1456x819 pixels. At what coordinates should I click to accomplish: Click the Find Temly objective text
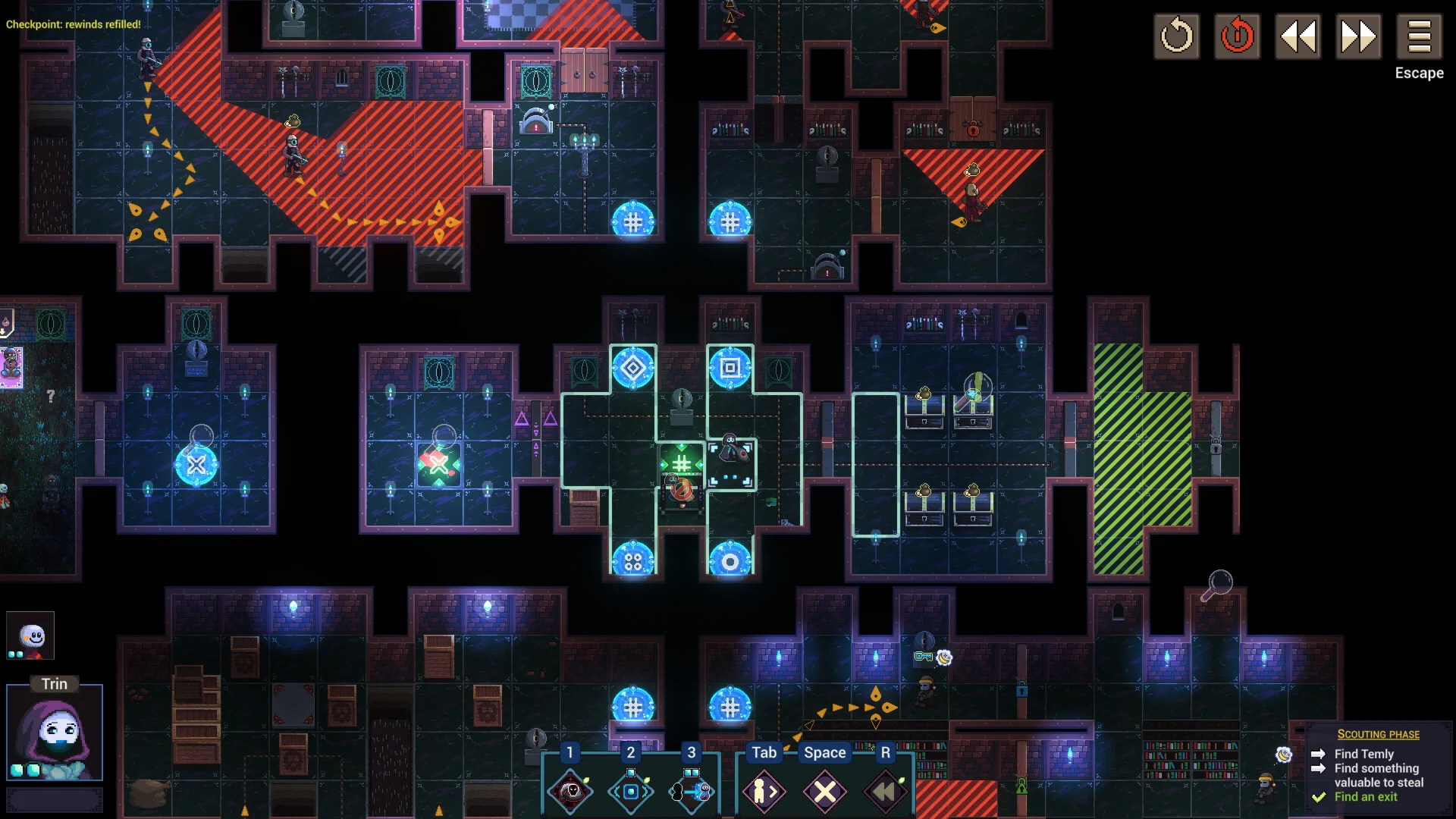coord(1364,754)
